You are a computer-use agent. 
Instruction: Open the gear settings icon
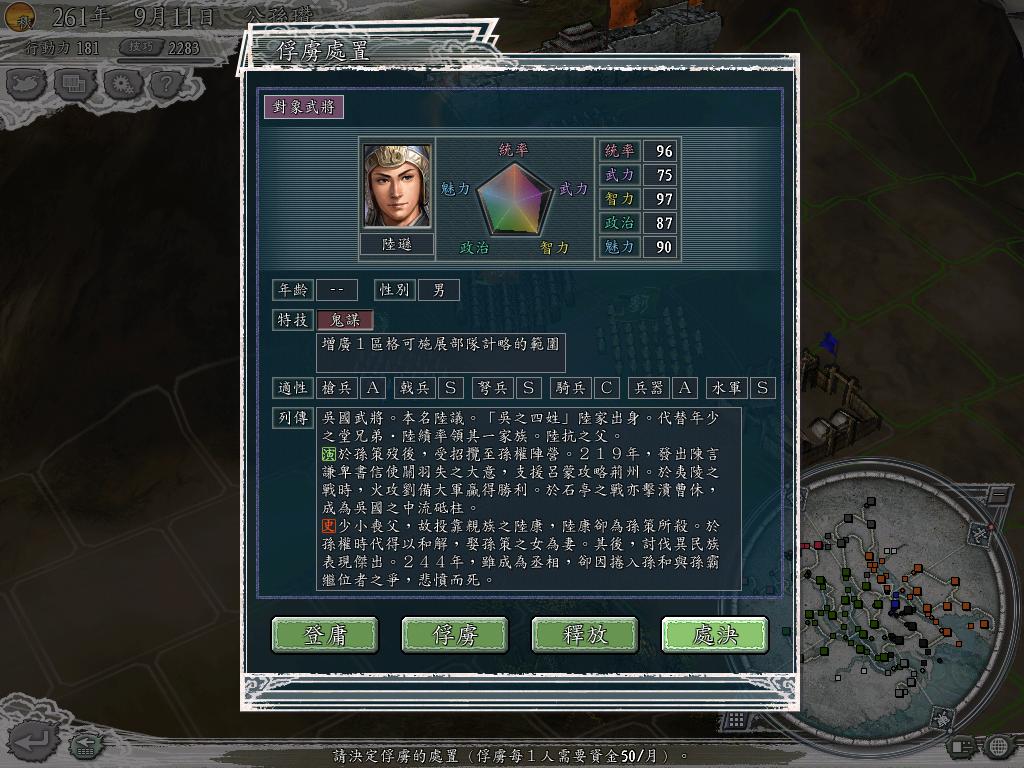(x=122, y=84)
